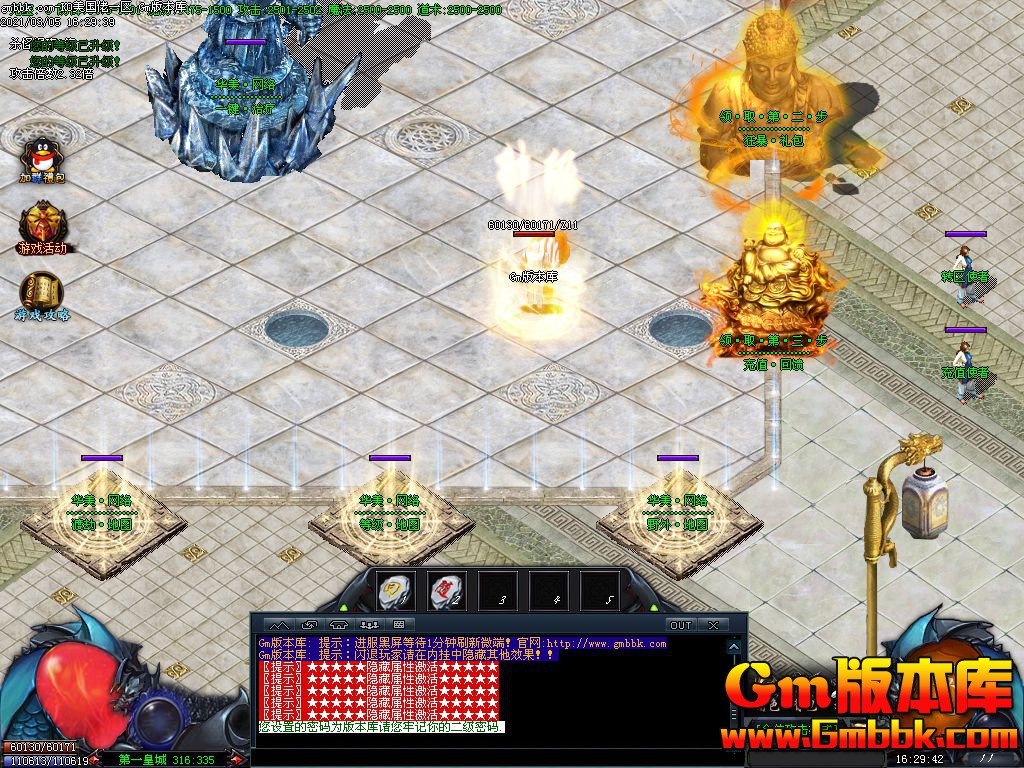The width and height of the screenshot is (1024, 768).
Task: Click the mountain-shaped chat toolbar button
Action: click(279, 625)
